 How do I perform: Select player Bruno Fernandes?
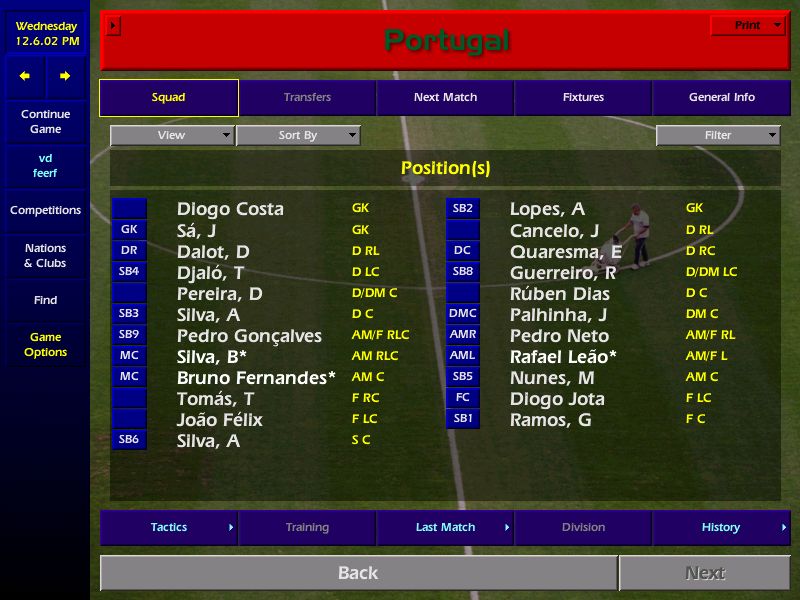(x=256, y=378)
